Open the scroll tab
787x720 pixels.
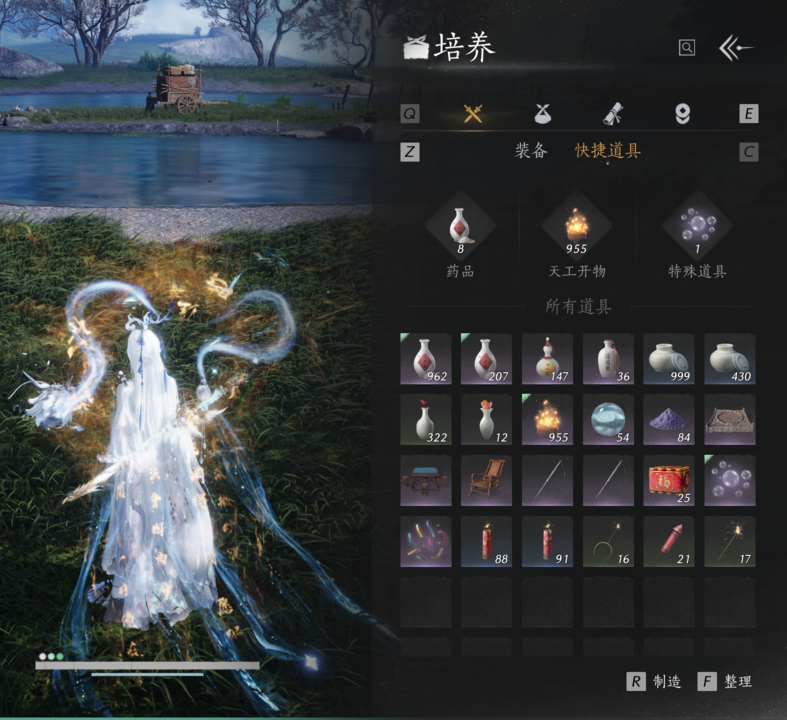612,113
